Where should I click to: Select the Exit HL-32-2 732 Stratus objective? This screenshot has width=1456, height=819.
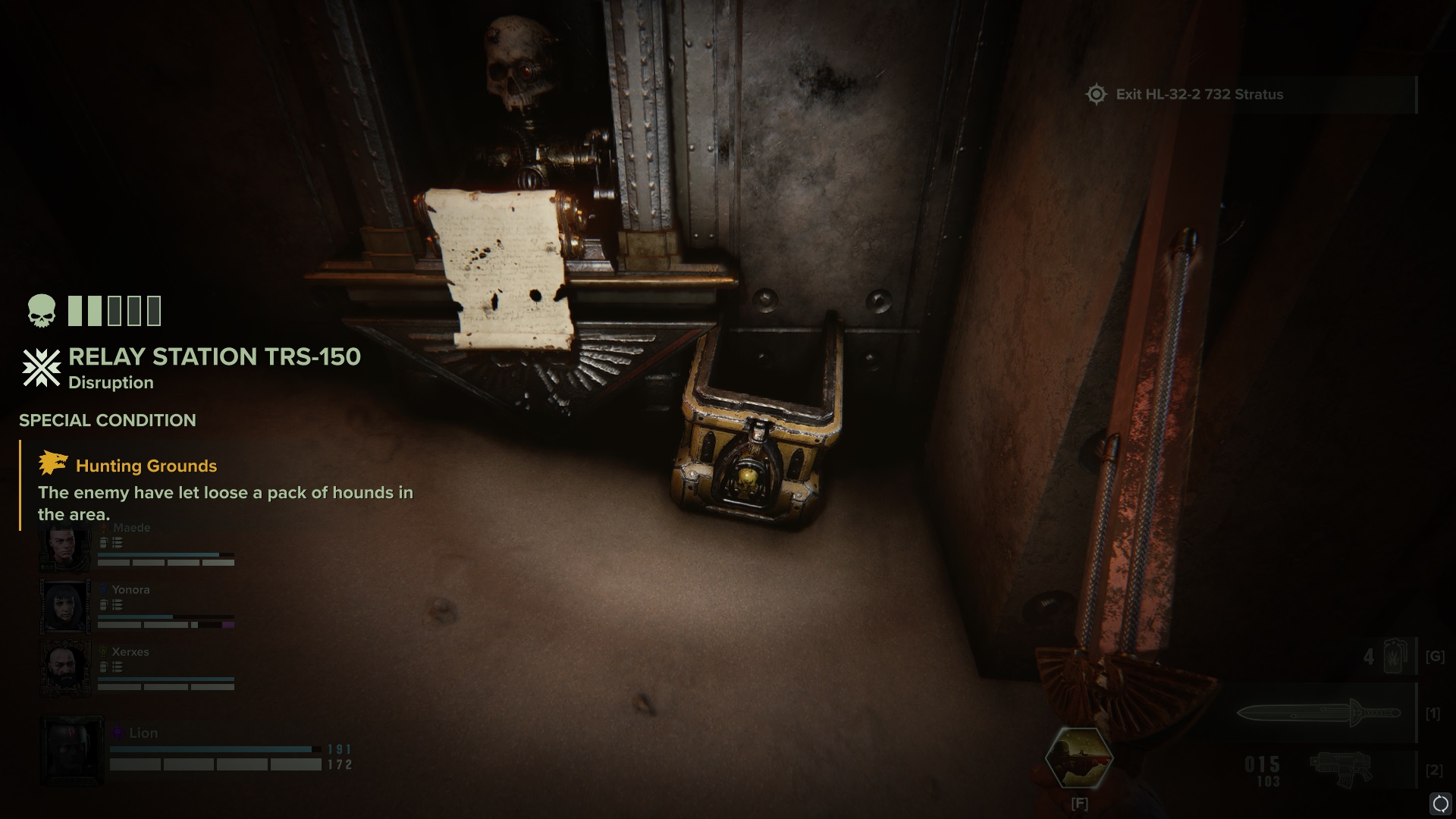tap(1199, 95)
